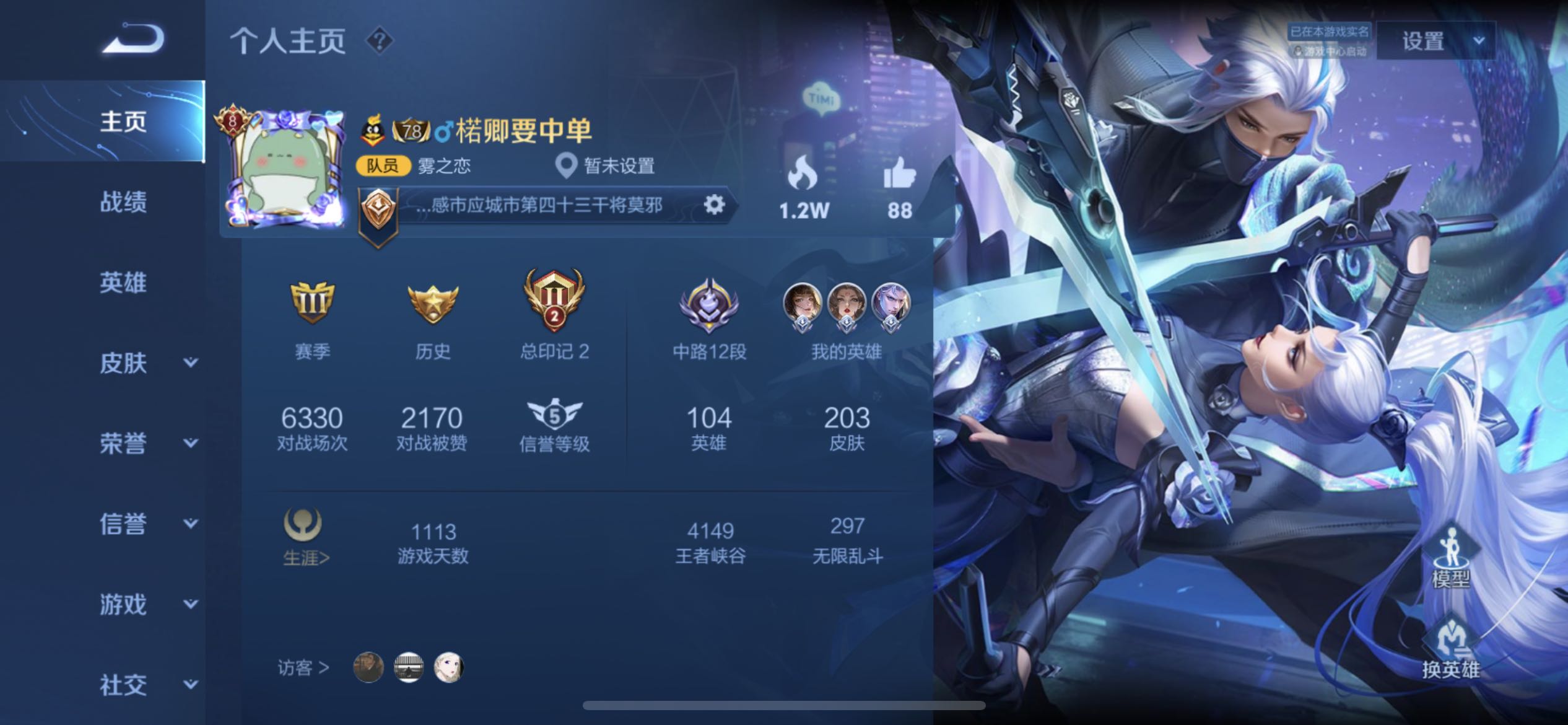
Task: Expand the 荣誉 section in the sidebar
Action: (124, 444)
